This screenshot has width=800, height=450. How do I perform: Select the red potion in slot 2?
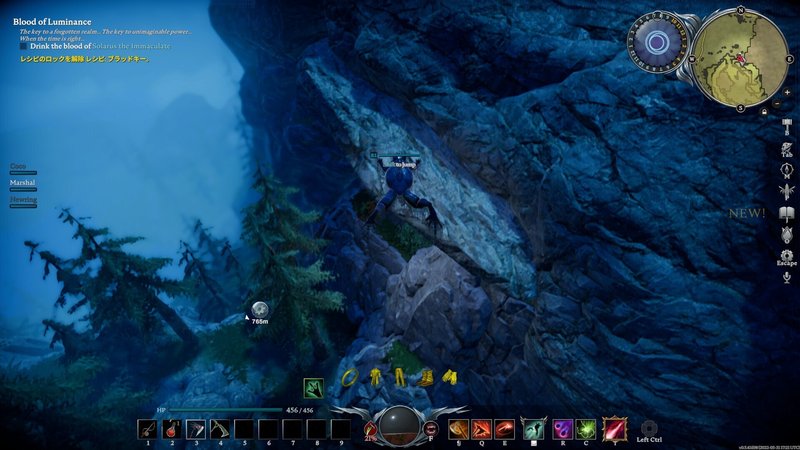pos(172,429)
